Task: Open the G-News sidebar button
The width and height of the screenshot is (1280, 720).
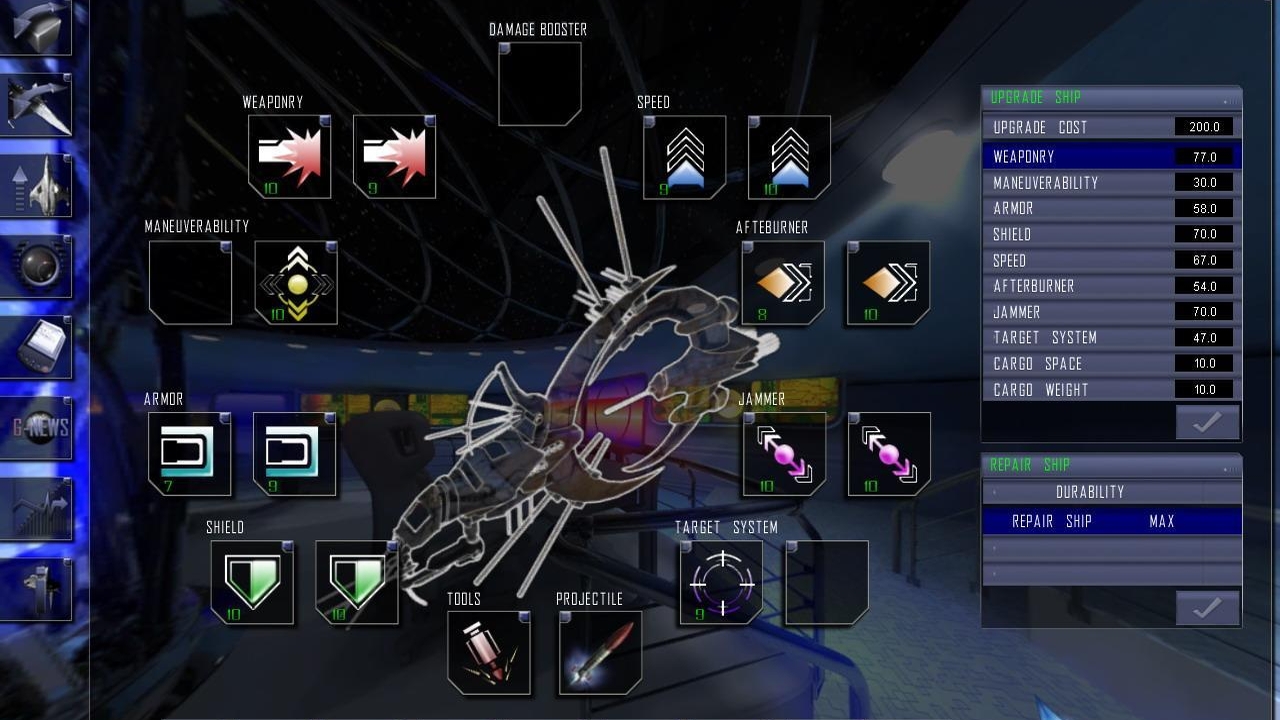Action: tap(37, 428)
